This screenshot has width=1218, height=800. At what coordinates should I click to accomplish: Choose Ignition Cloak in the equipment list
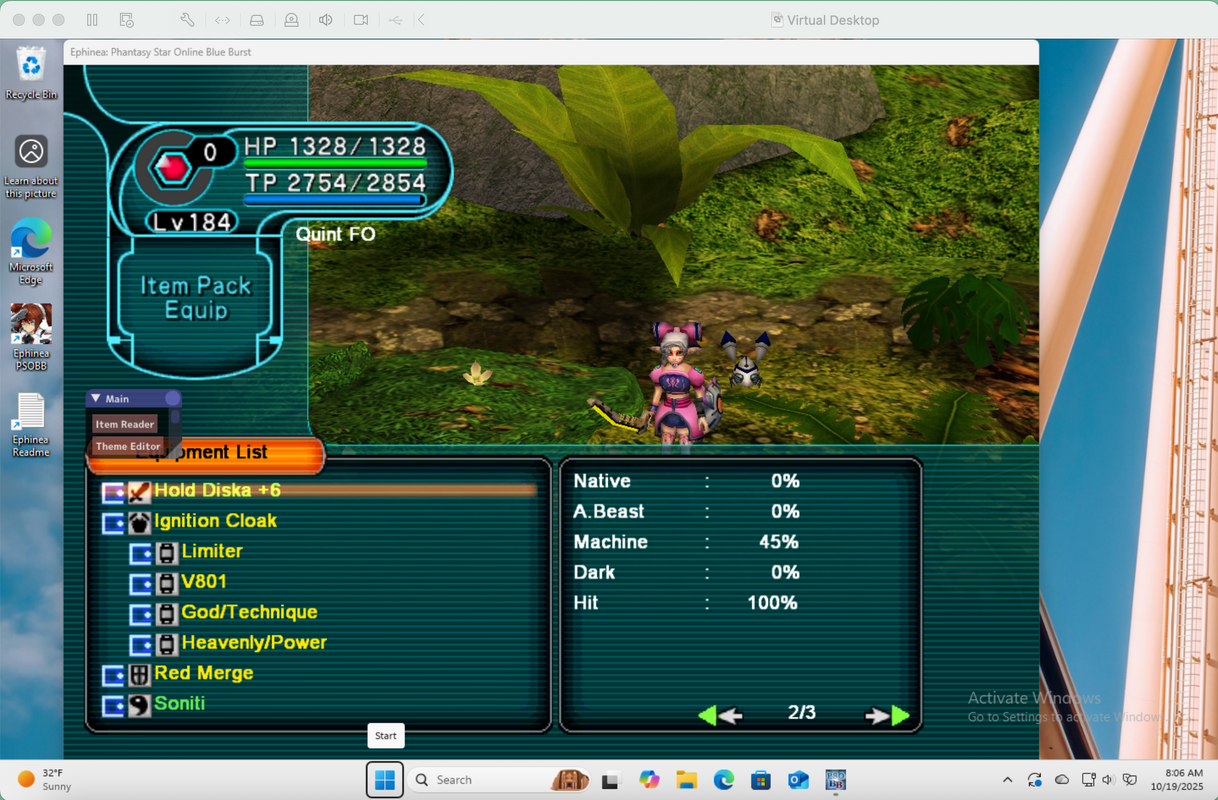coord(215,521)
